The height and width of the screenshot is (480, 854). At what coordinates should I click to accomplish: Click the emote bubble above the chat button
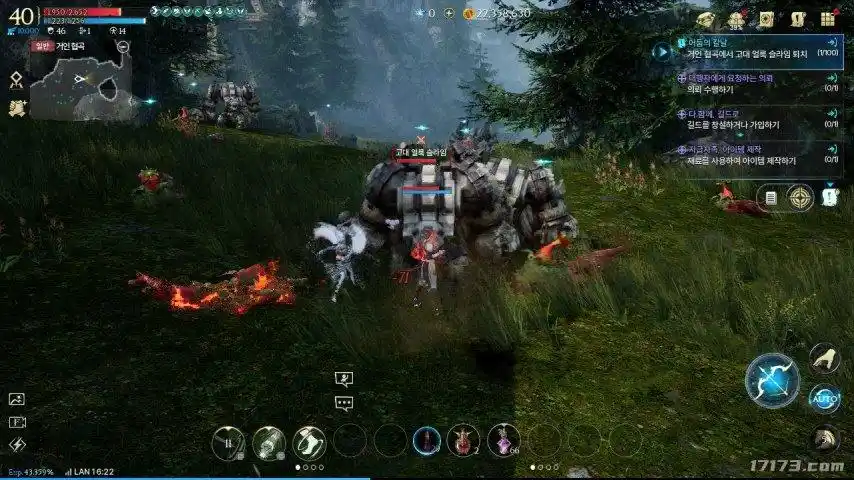click(x=344, y=380)
